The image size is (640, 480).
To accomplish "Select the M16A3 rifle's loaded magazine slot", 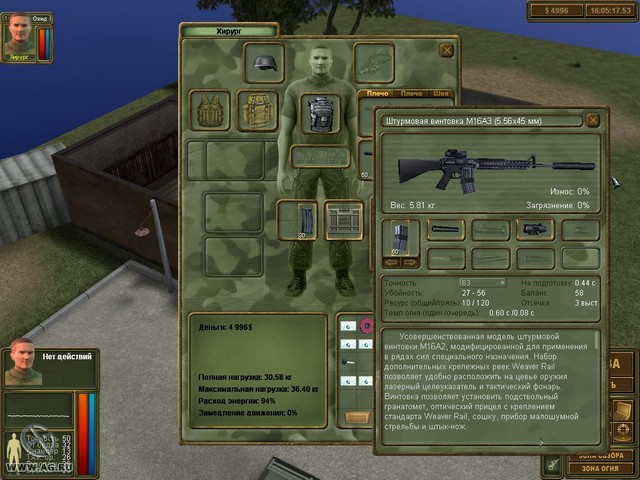I will click(x=402, y=238).
